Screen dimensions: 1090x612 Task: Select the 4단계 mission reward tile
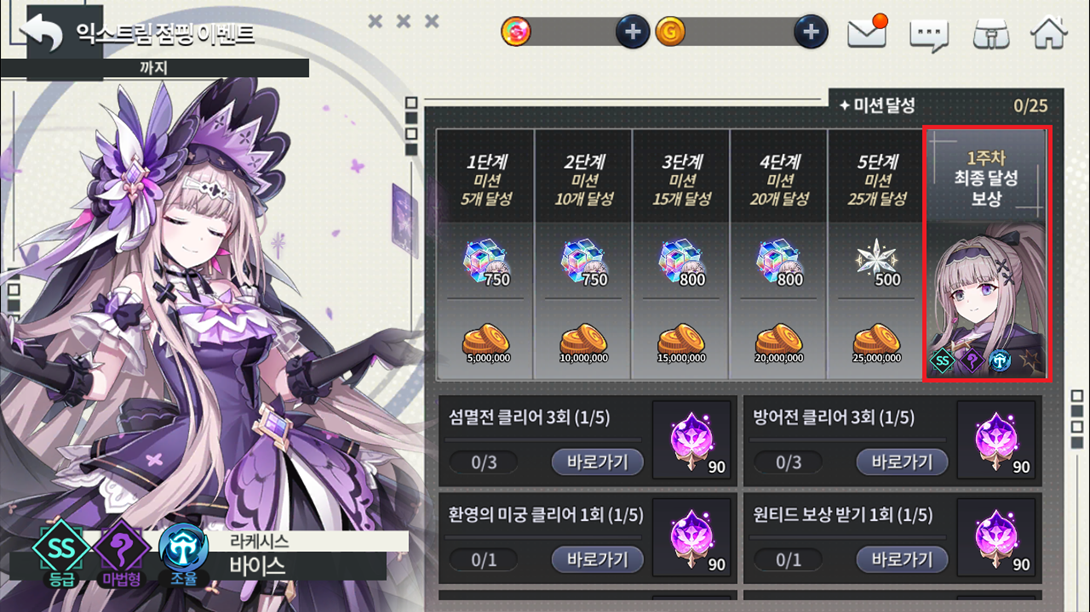pos(780,253)
